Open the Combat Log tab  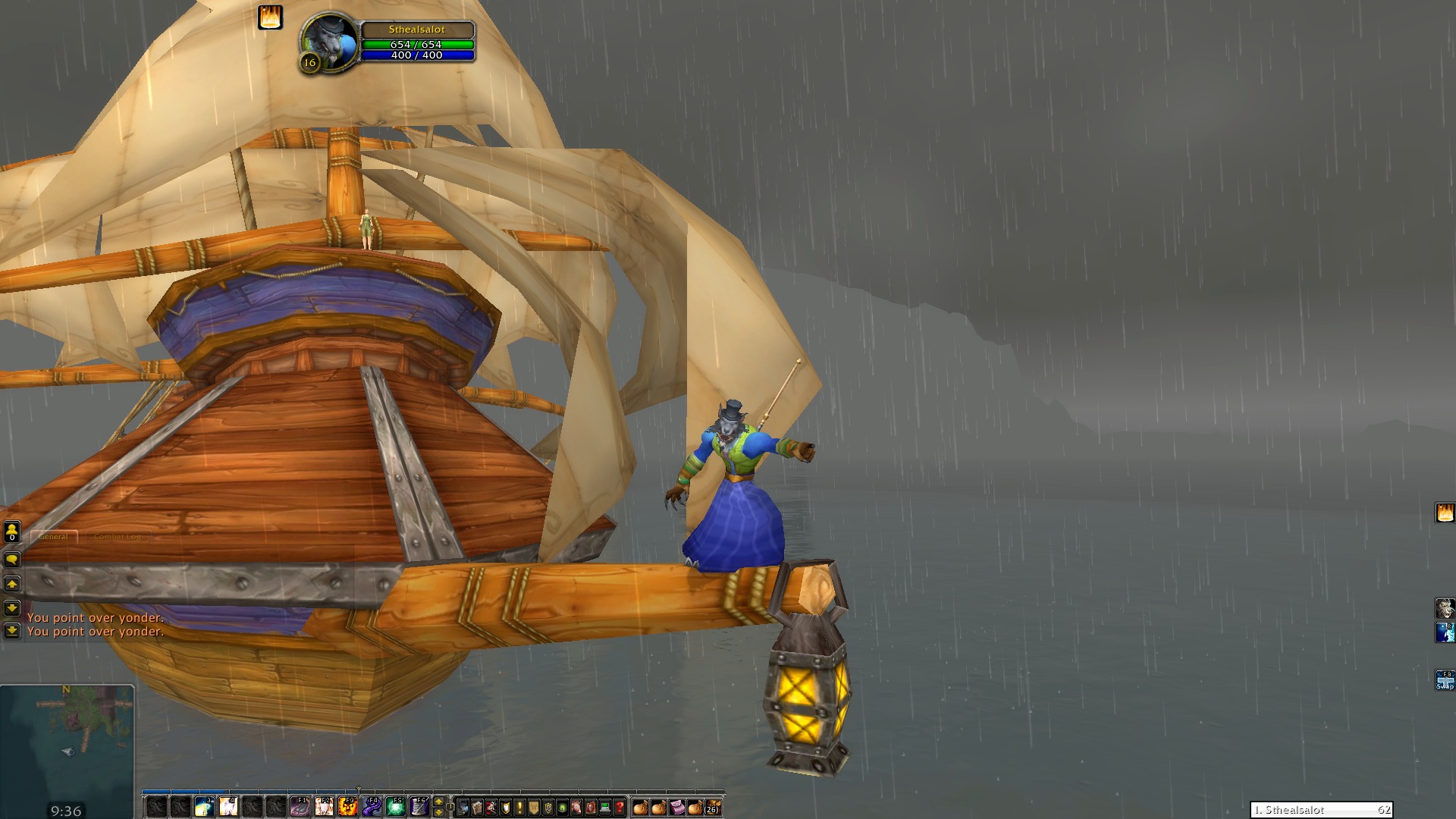(117, 536)
